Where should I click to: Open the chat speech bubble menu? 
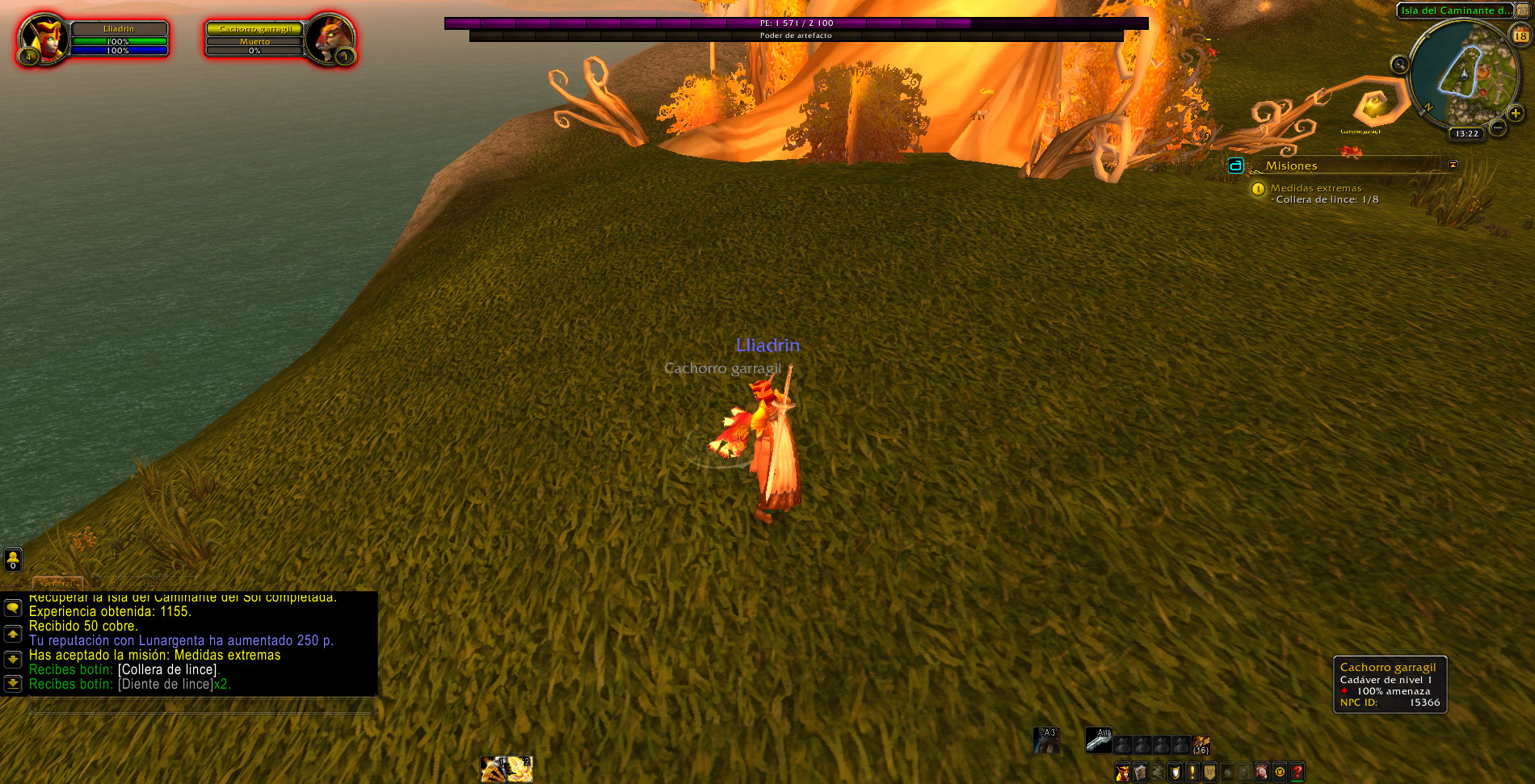click(x=13, y=607)
